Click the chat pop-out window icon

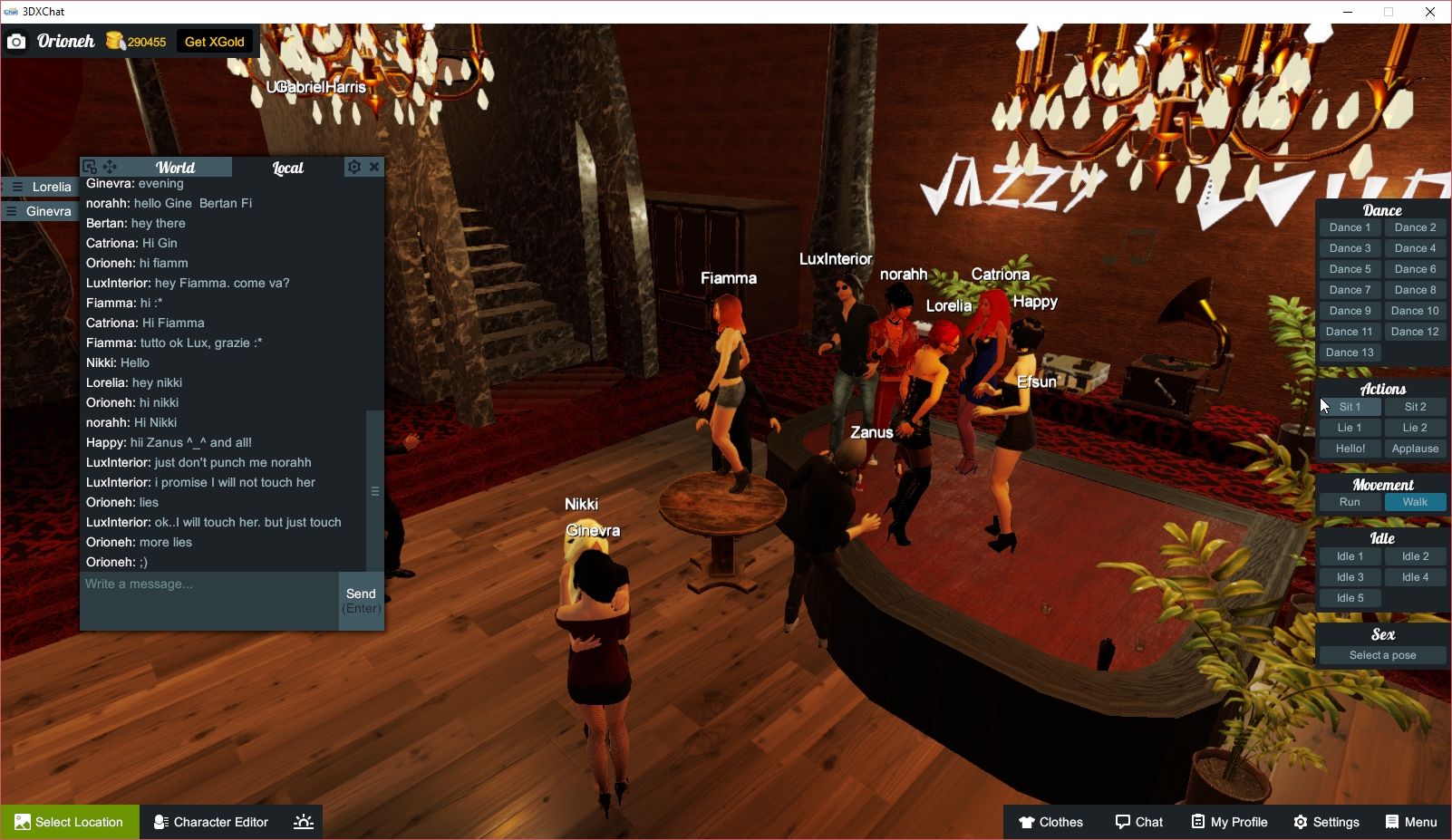pyautogui.click(x=89, y=167)
